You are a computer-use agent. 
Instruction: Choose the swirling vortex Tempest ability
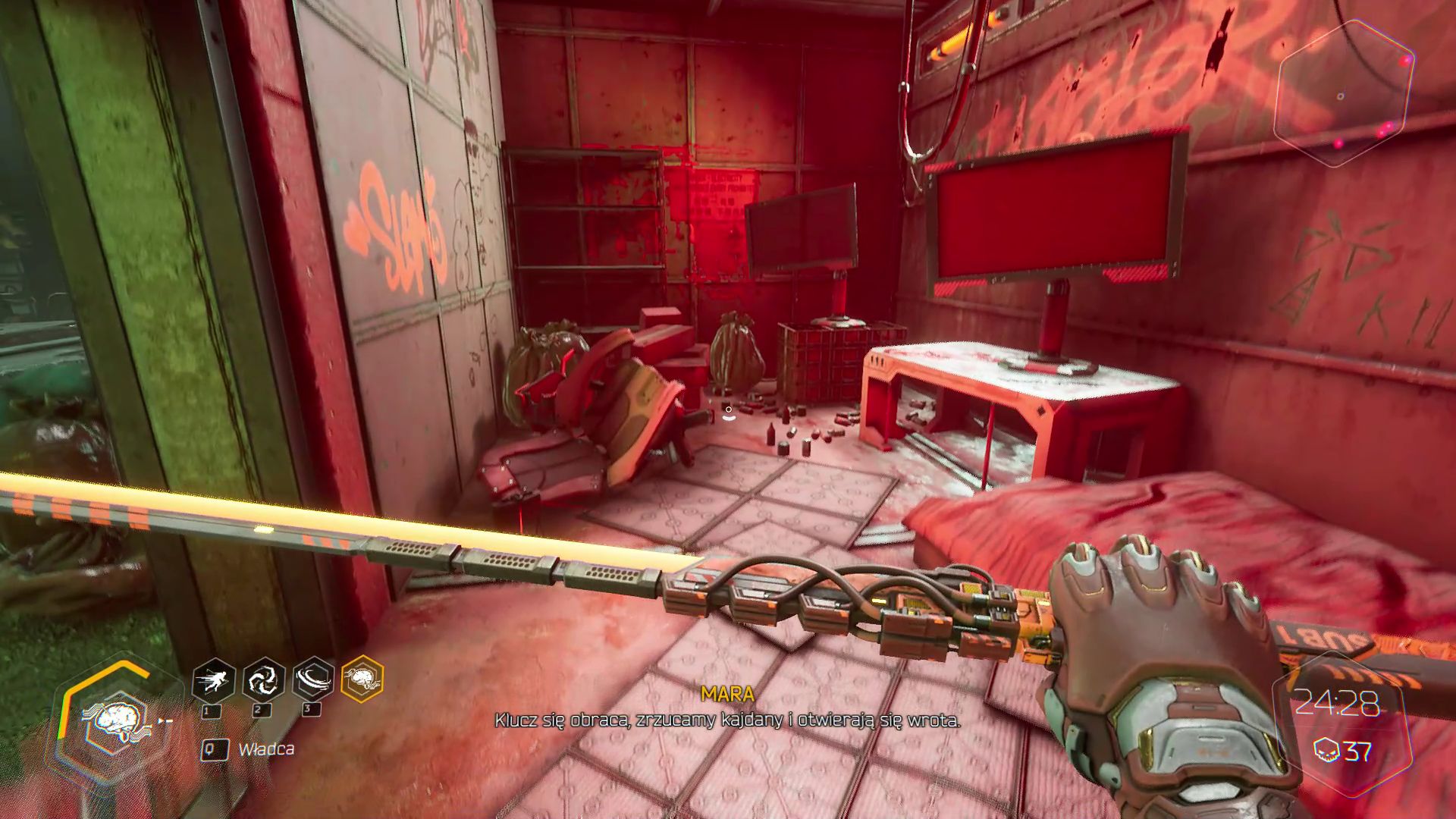pyautogui.click(x=263, y=679)
